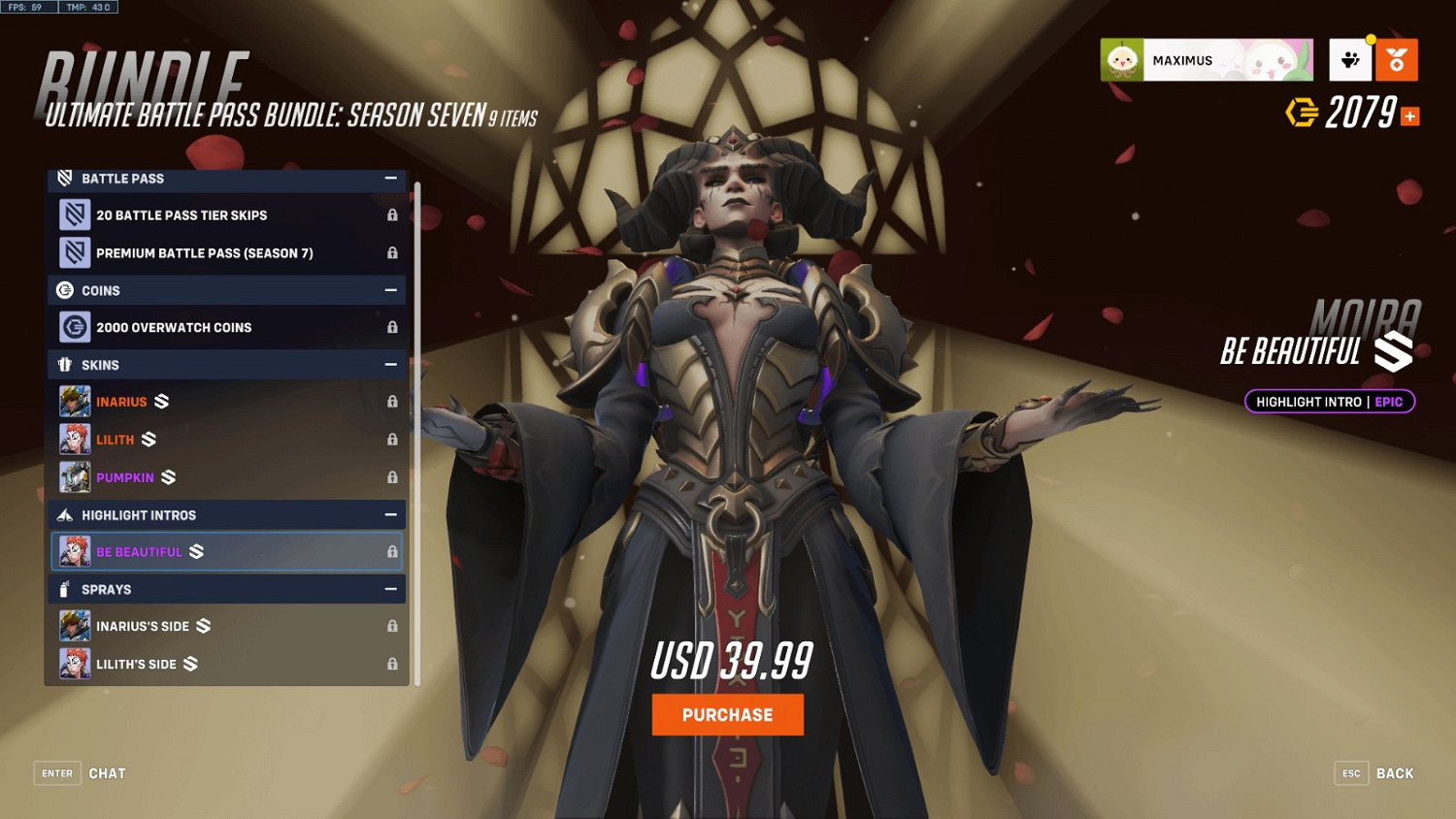Open the social groups icon top right
Image resolution: width=1456 pixels, height=819 pixels.
pos(1350,59)
